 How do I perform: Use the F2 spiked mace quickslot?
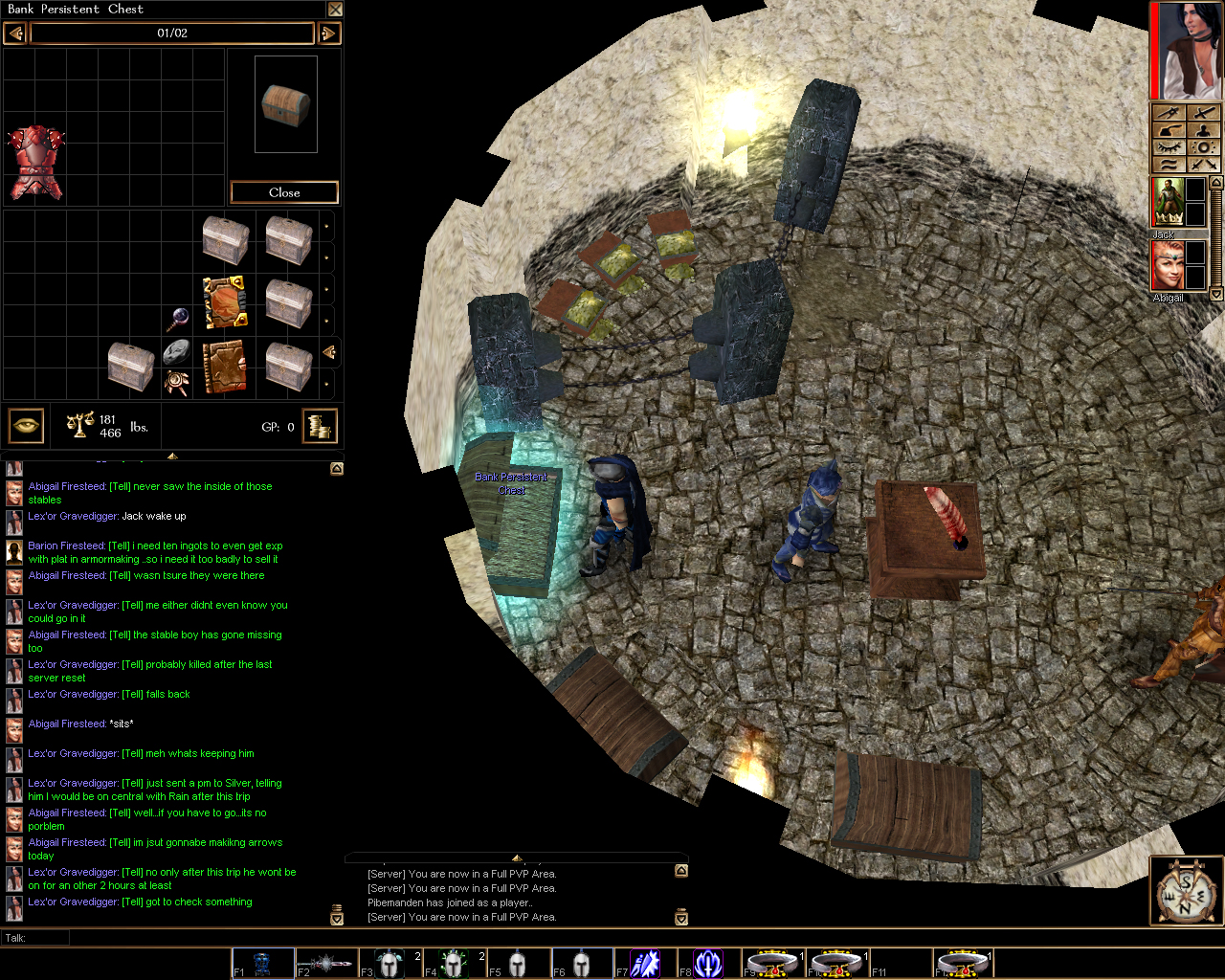click(x=326, y=963)
